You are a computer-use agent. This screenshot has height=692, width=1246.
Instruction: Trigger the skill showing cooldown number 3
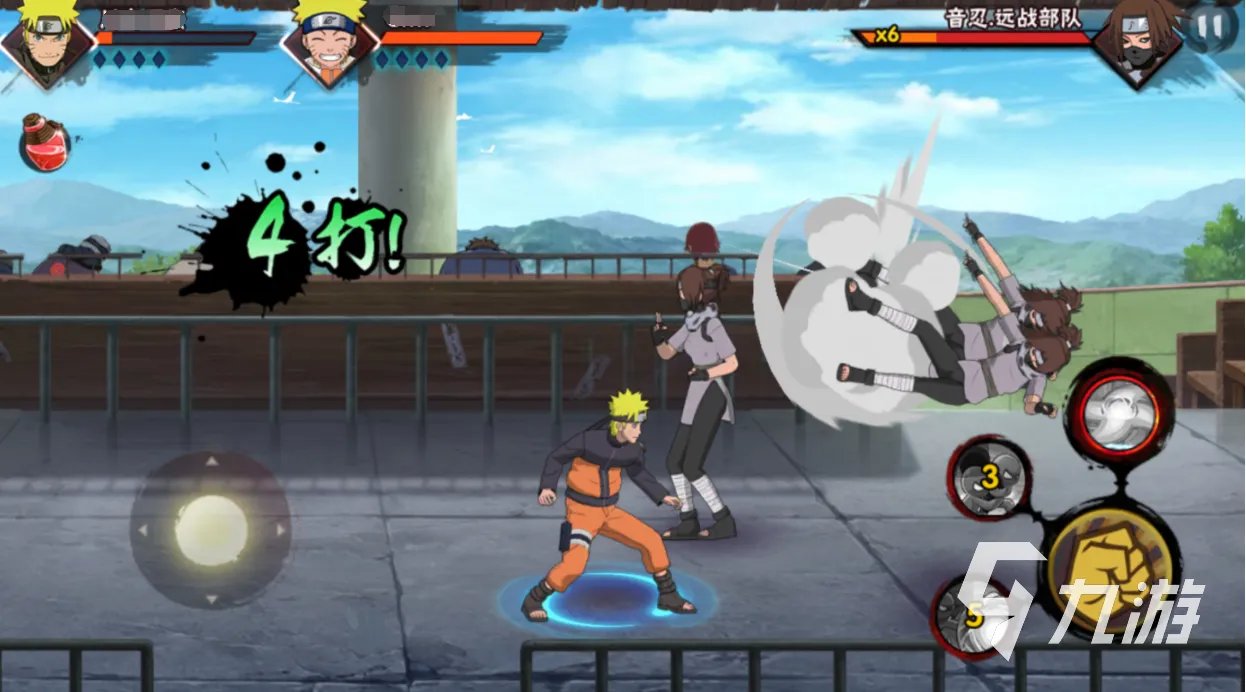tap(989, 478)
